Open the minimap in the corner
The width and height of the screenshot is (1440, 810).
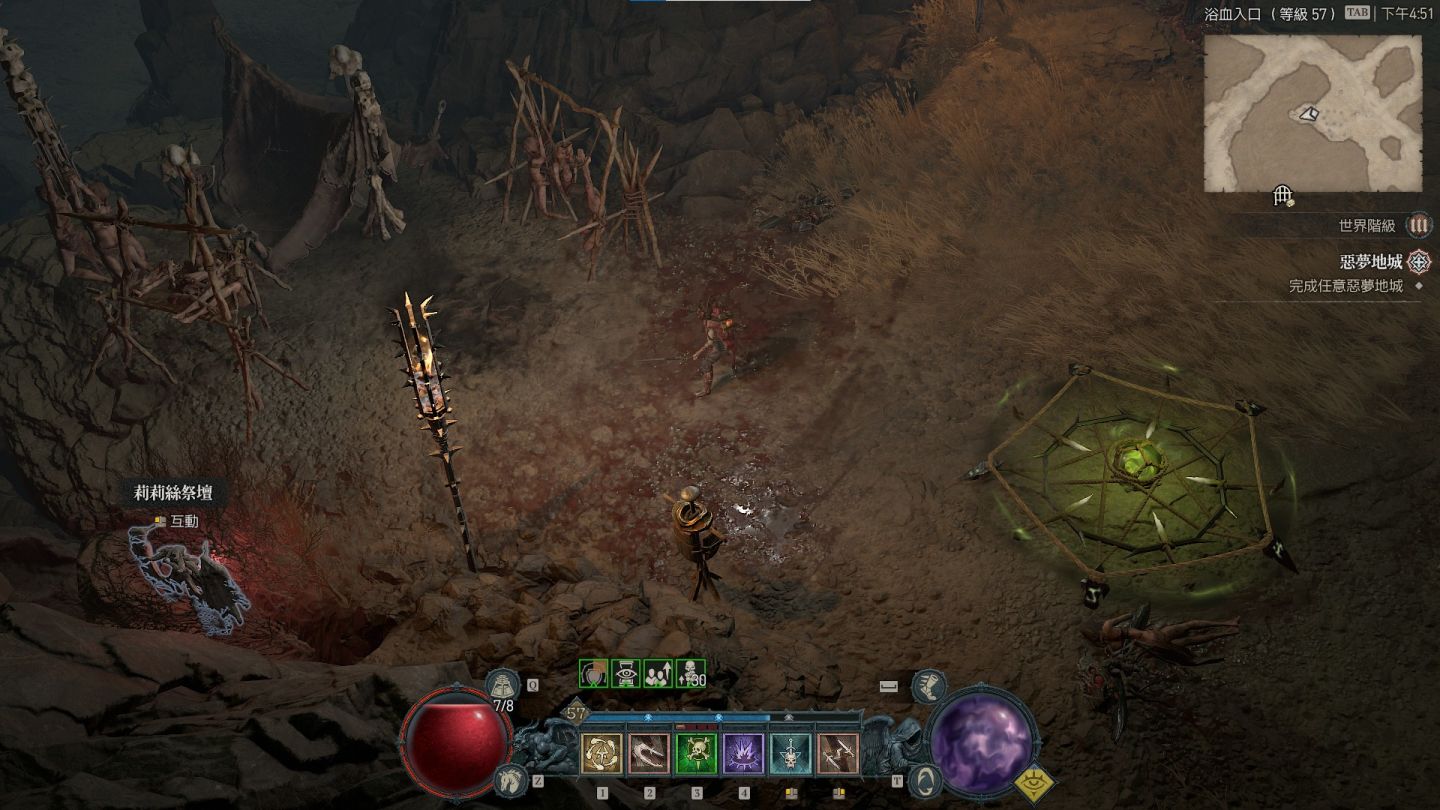pyautogui.click(x=1312, y=113)
